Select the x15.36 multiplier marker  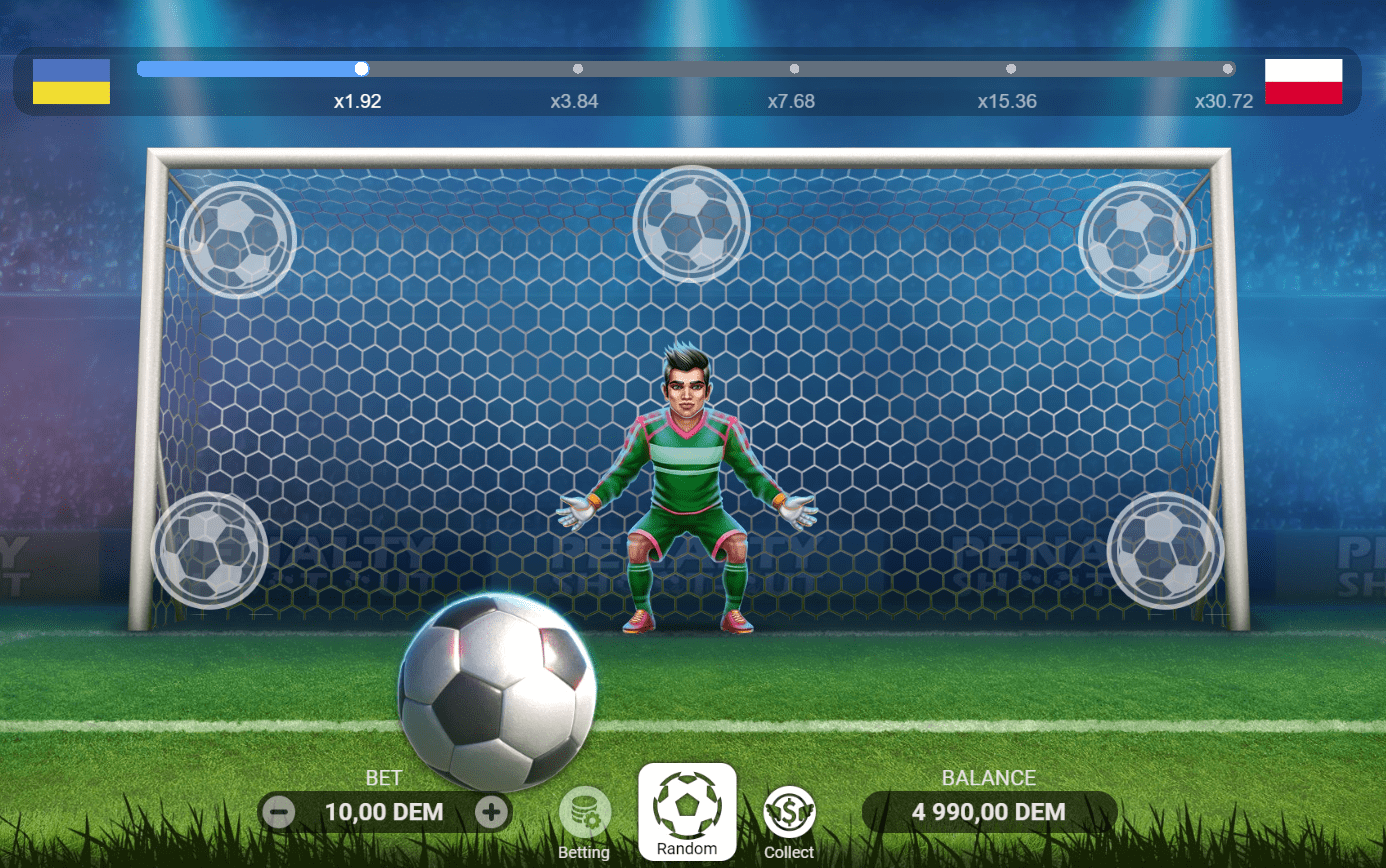point(1010,69)
